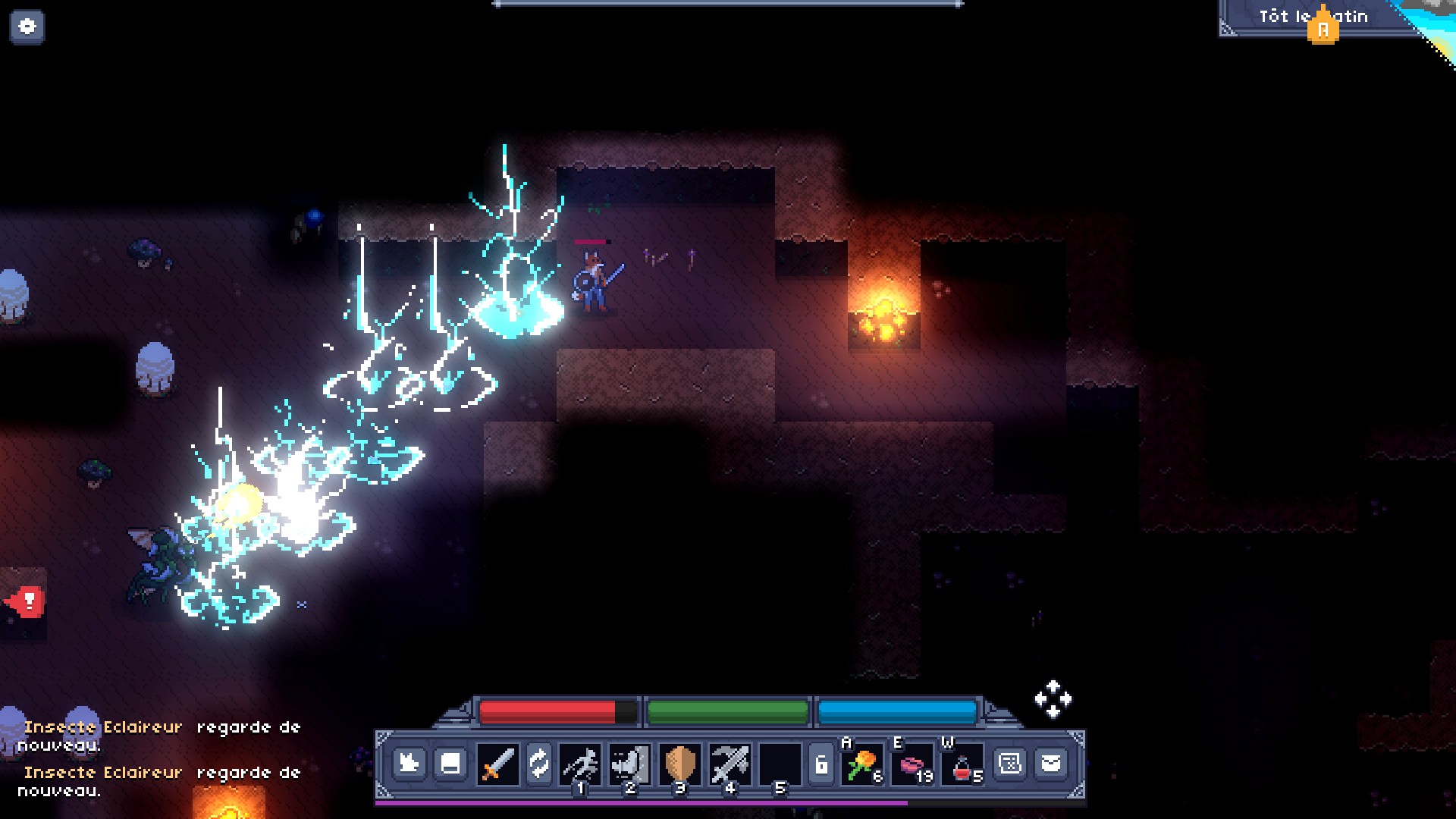
Task: Click the character portrait button on the hotbar
Action: [409, 763]
